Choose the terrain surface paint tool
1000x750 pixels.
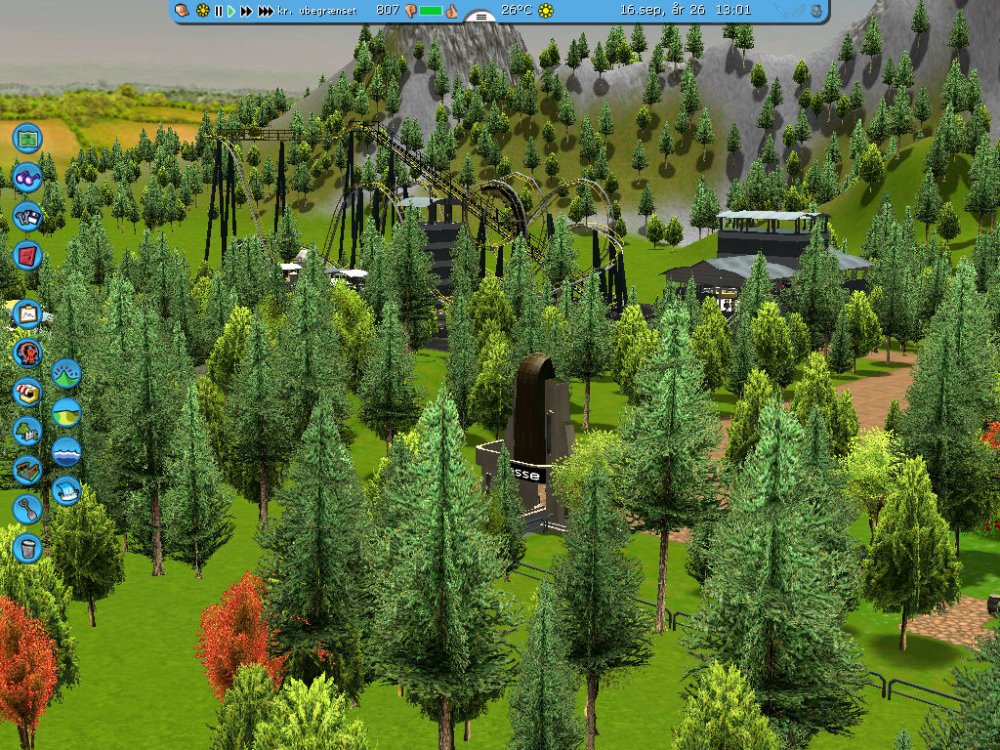pyautogui.click(x=66, y=412)
